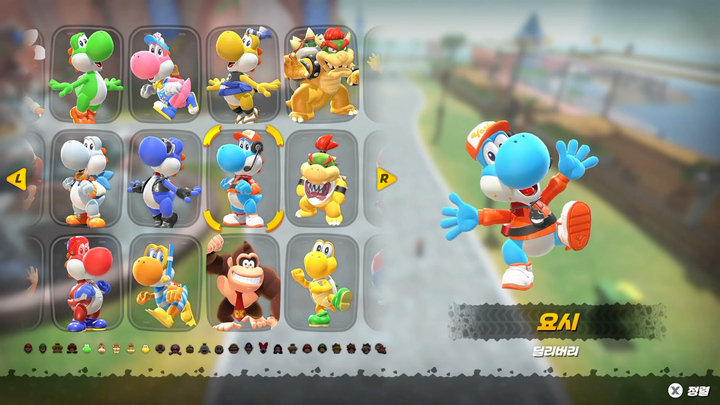Pick the yellow Yoshi in the black outfit
This screenshot has width=720, height=405.
[x=244, y=73]
